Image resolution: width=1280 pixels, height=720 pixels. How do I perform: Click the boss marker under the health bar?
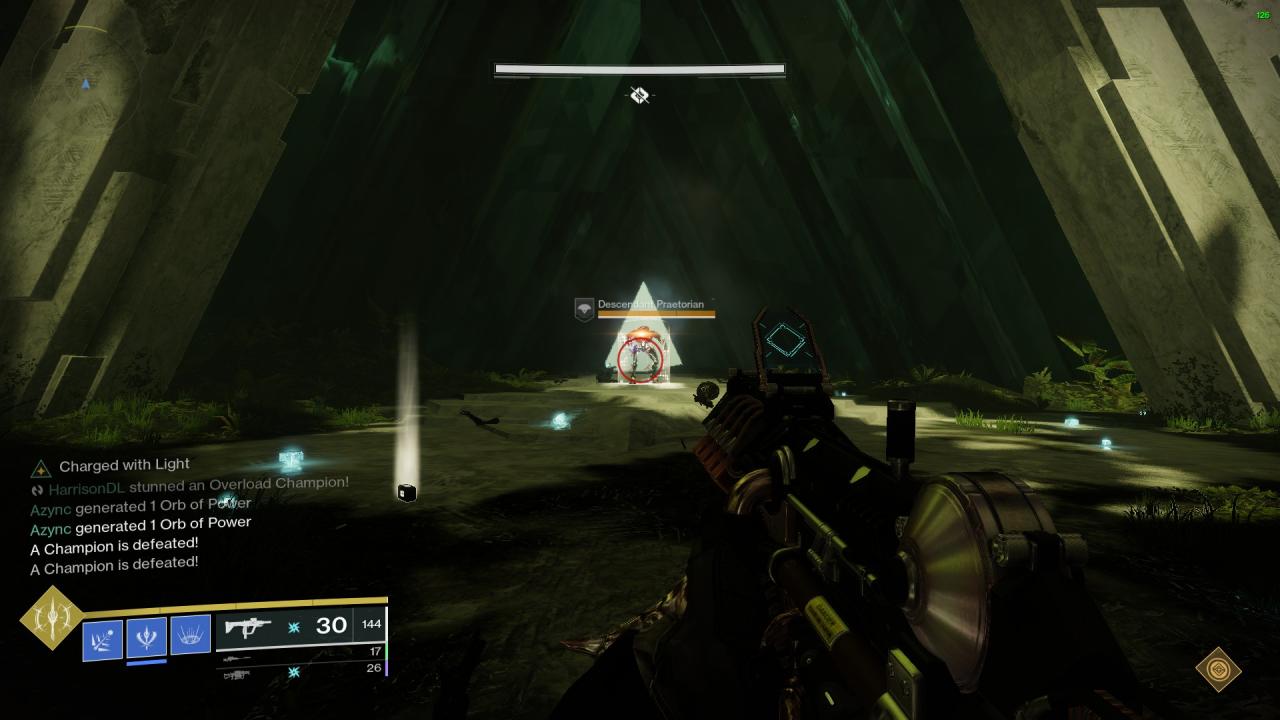click(640, 95)
